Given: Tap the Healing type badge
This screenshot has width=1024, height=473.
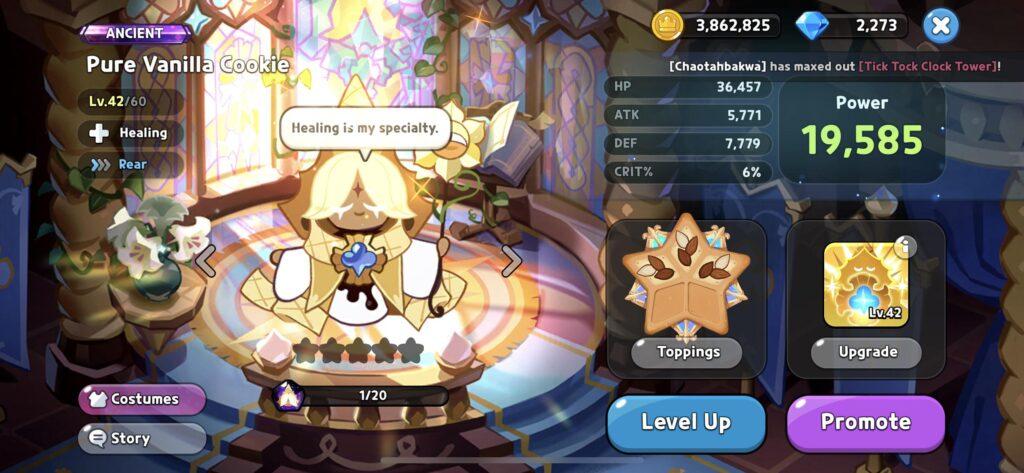Looking at the screenshot, I should pos(131,132).
